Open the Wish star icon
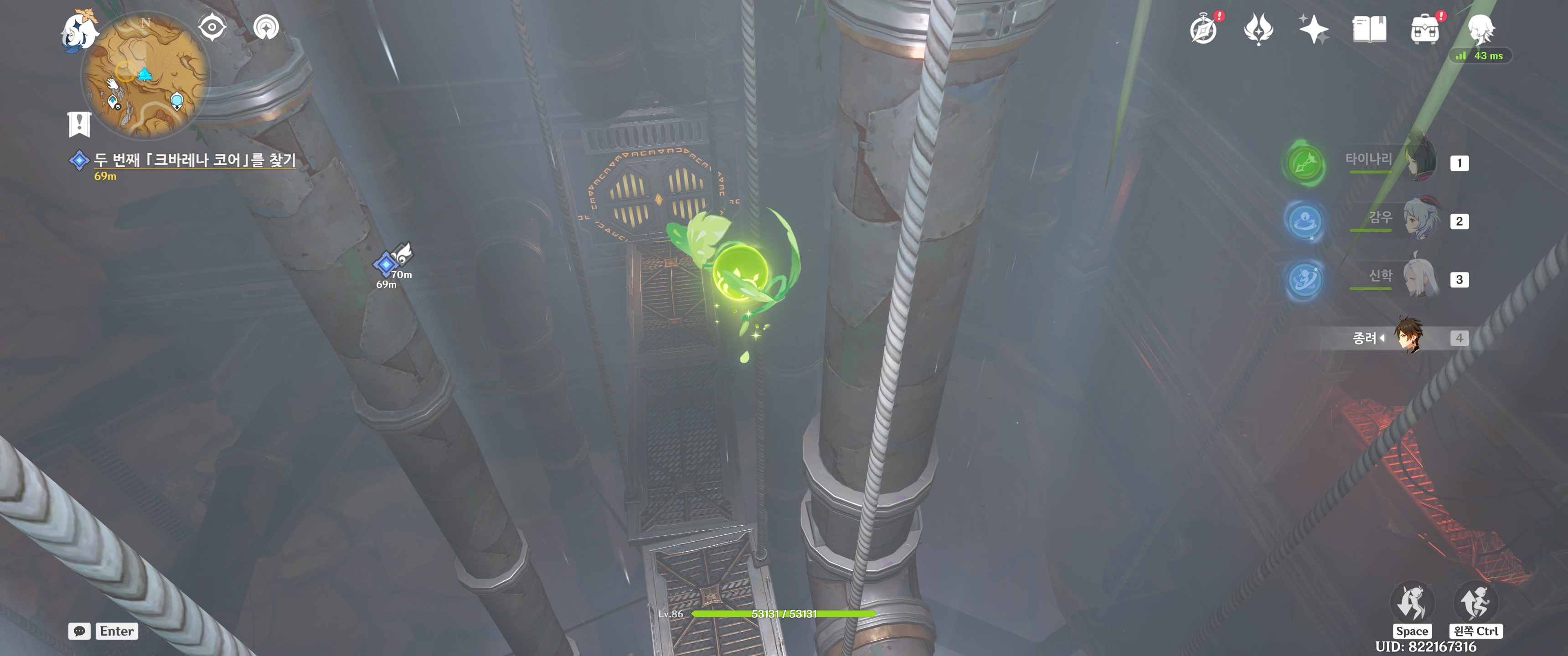Screen dimensions: 1568x656 click(1313, 29)
